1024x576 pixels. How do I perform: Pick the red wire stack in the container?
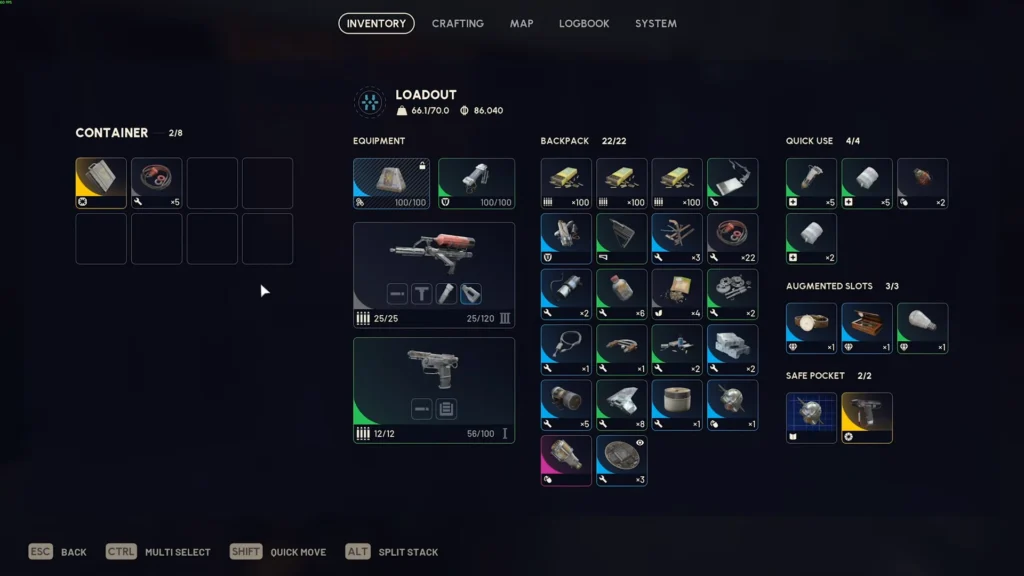pos(157,183)
